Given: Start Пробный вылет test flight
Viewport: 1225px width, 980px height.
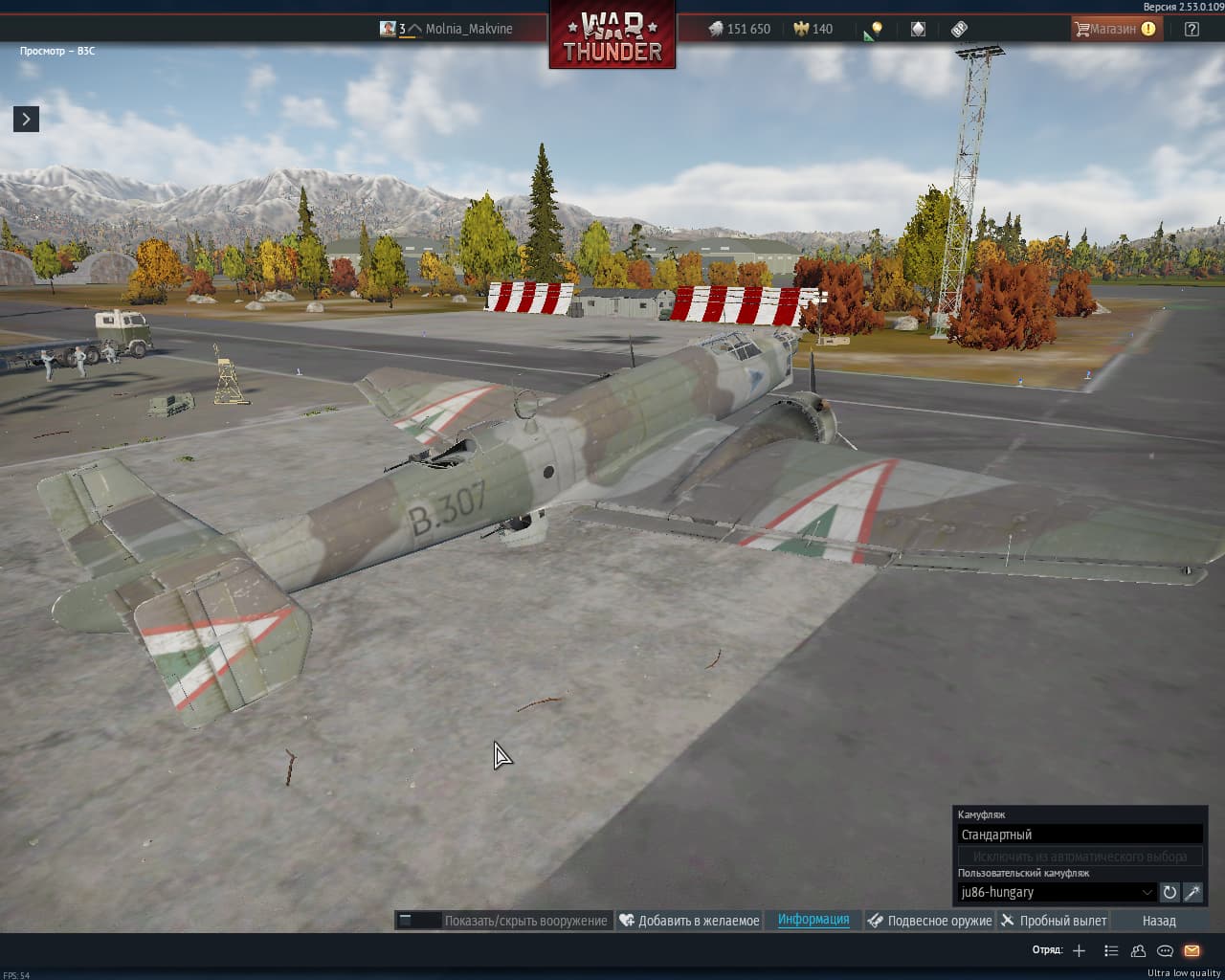Looking at the screenshot, I should pyautogui.click(x=1054, y=921).
